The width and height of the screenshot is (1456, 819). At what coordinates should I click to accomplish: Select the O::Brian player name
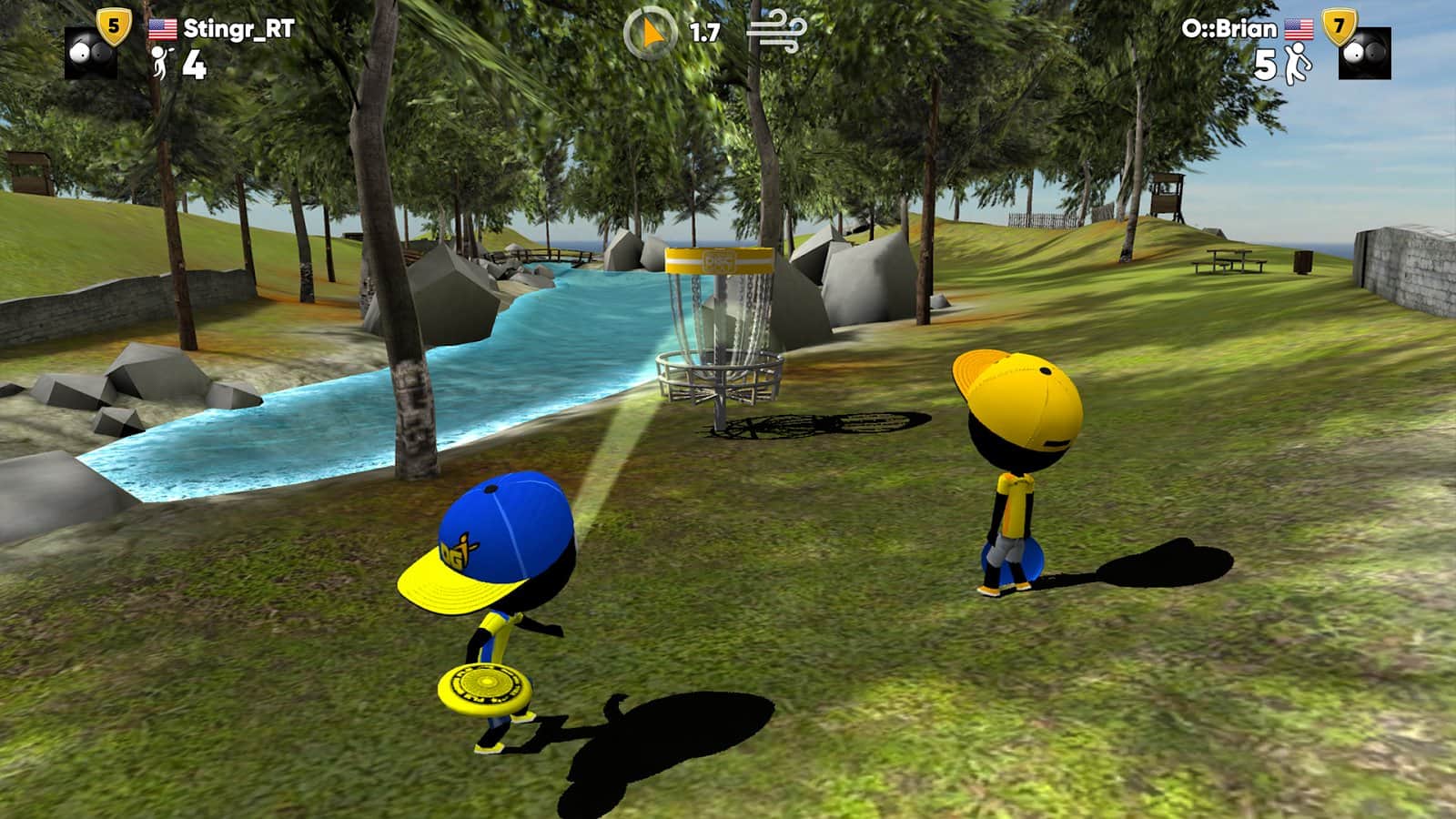(x=1228, y=29)
